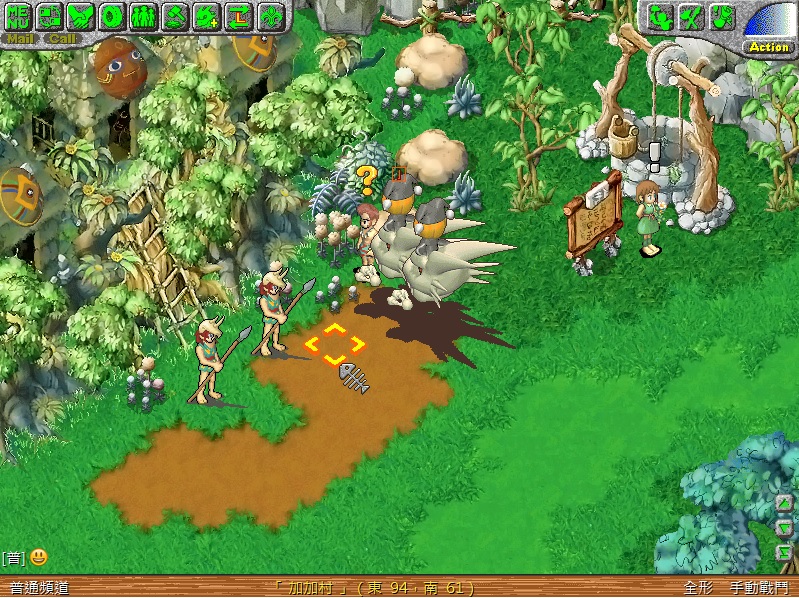This screenshot has height=598, width=799.
Task: Open the yellow Action button
Action: pos(769,47)
